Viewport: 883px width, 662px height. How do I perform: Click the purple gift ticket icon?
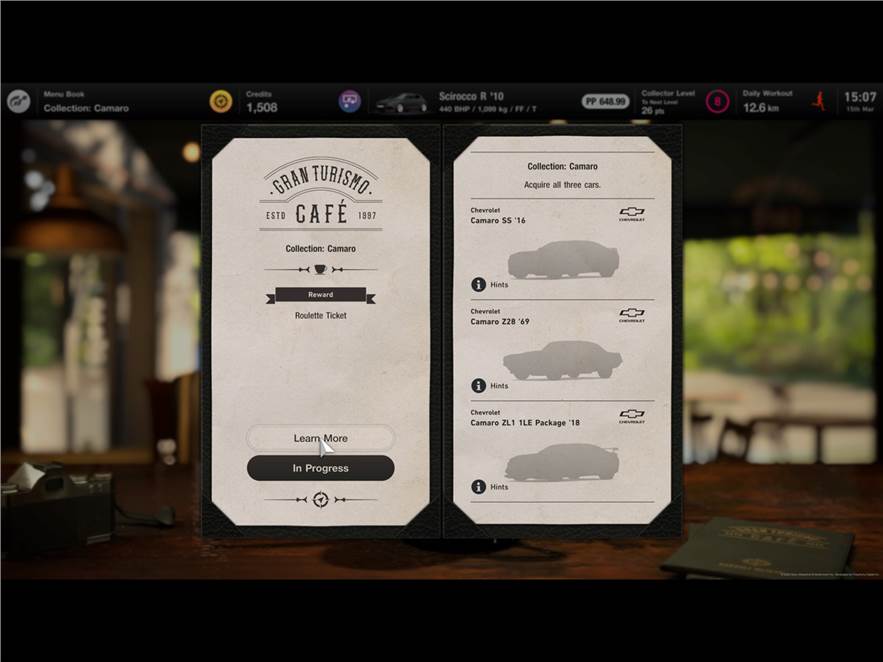pyautogui.click(x=350, y=102)
